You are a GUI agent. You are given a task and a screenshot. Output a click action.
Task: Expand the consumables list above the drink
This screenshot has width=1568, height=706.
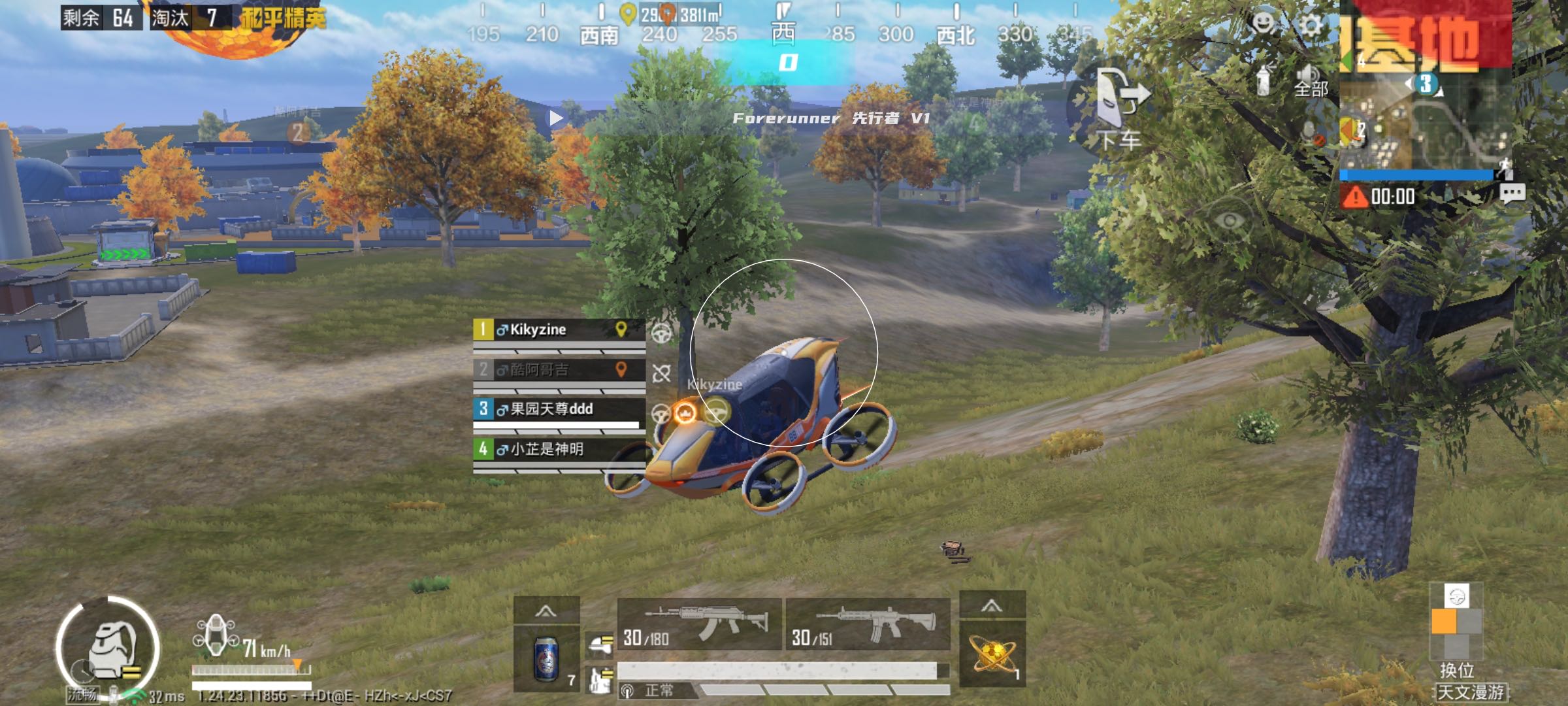click(546, 611)
